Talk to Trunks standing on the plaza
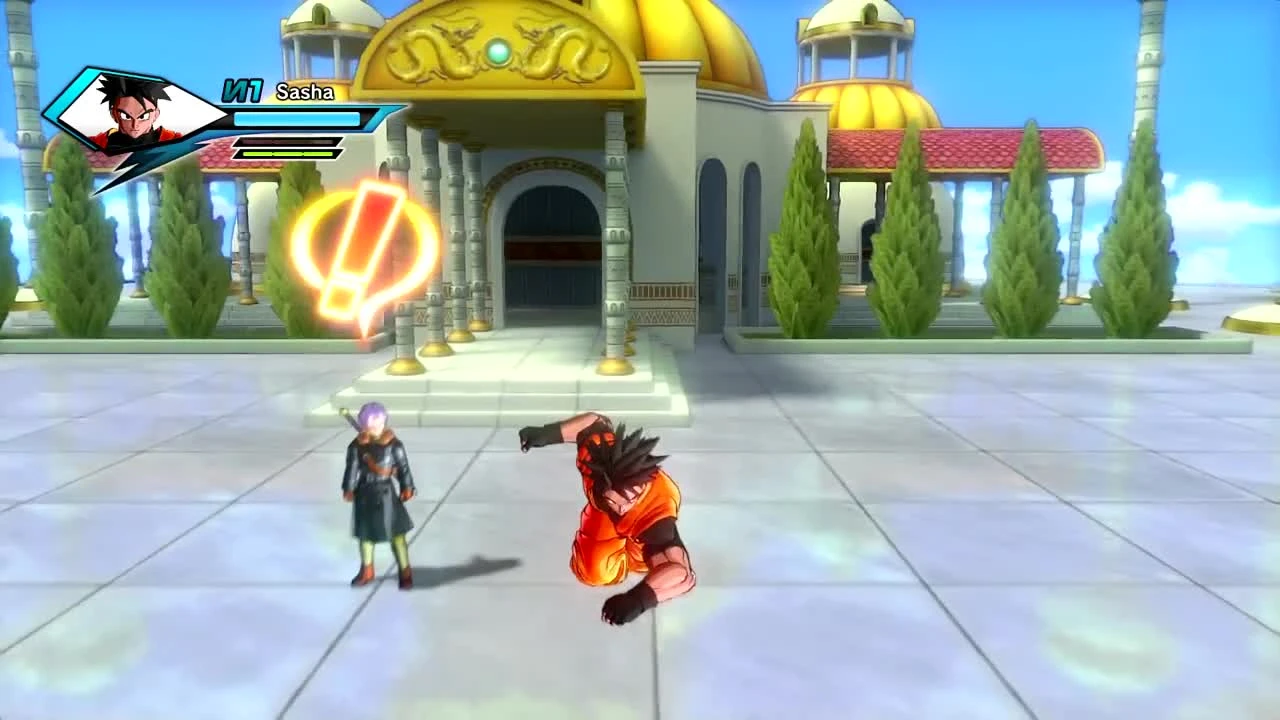The image size is (1280, 720). (380, 490)
